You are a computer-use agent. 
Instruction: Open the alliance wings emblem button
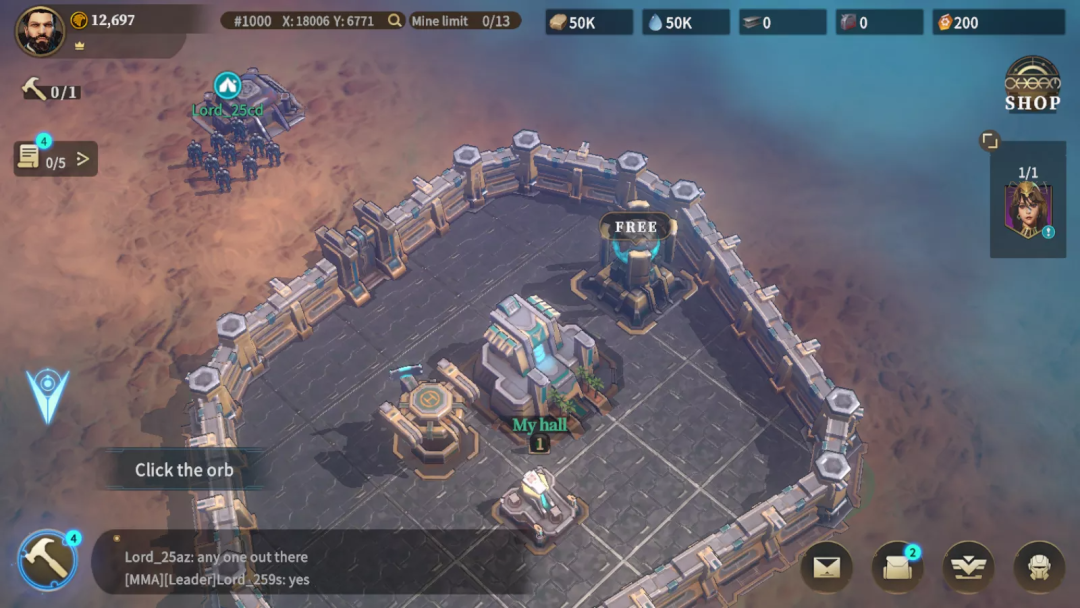(968, 568)
